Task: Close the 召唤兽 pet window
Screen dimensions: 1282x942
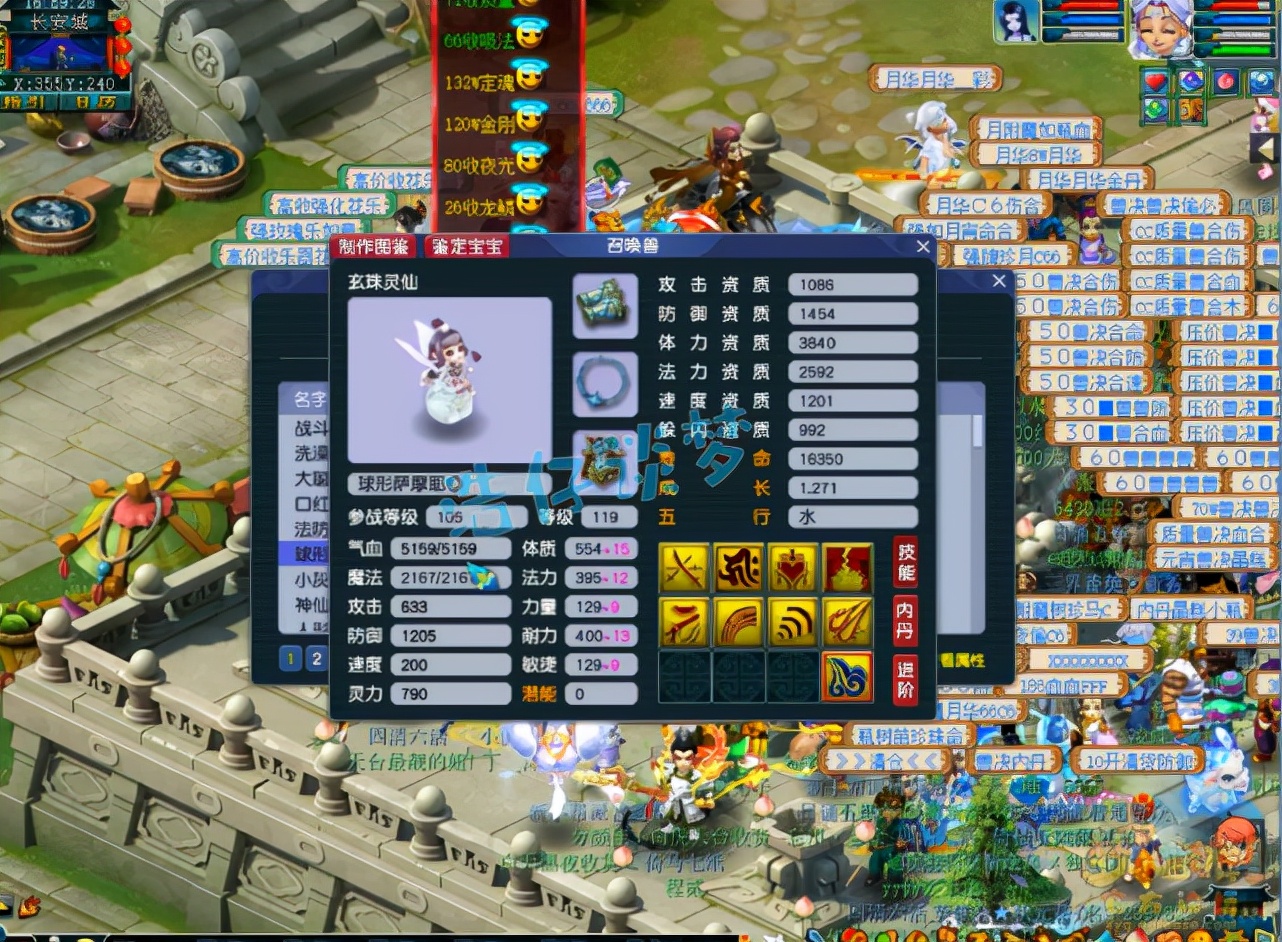Action: [x=923, y=246]
